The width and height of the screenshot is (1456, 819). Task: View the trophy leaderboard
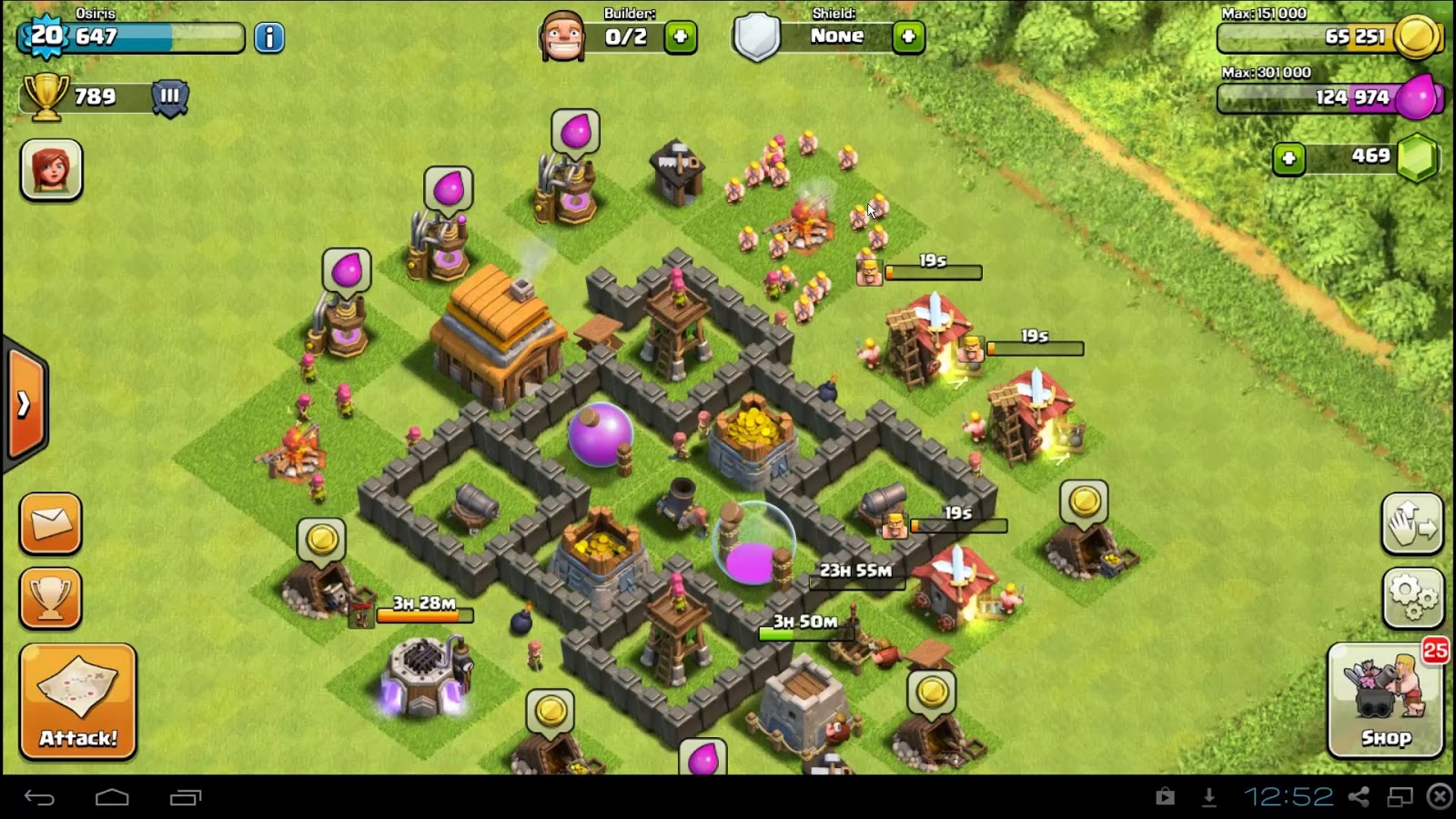coord(51,598)
